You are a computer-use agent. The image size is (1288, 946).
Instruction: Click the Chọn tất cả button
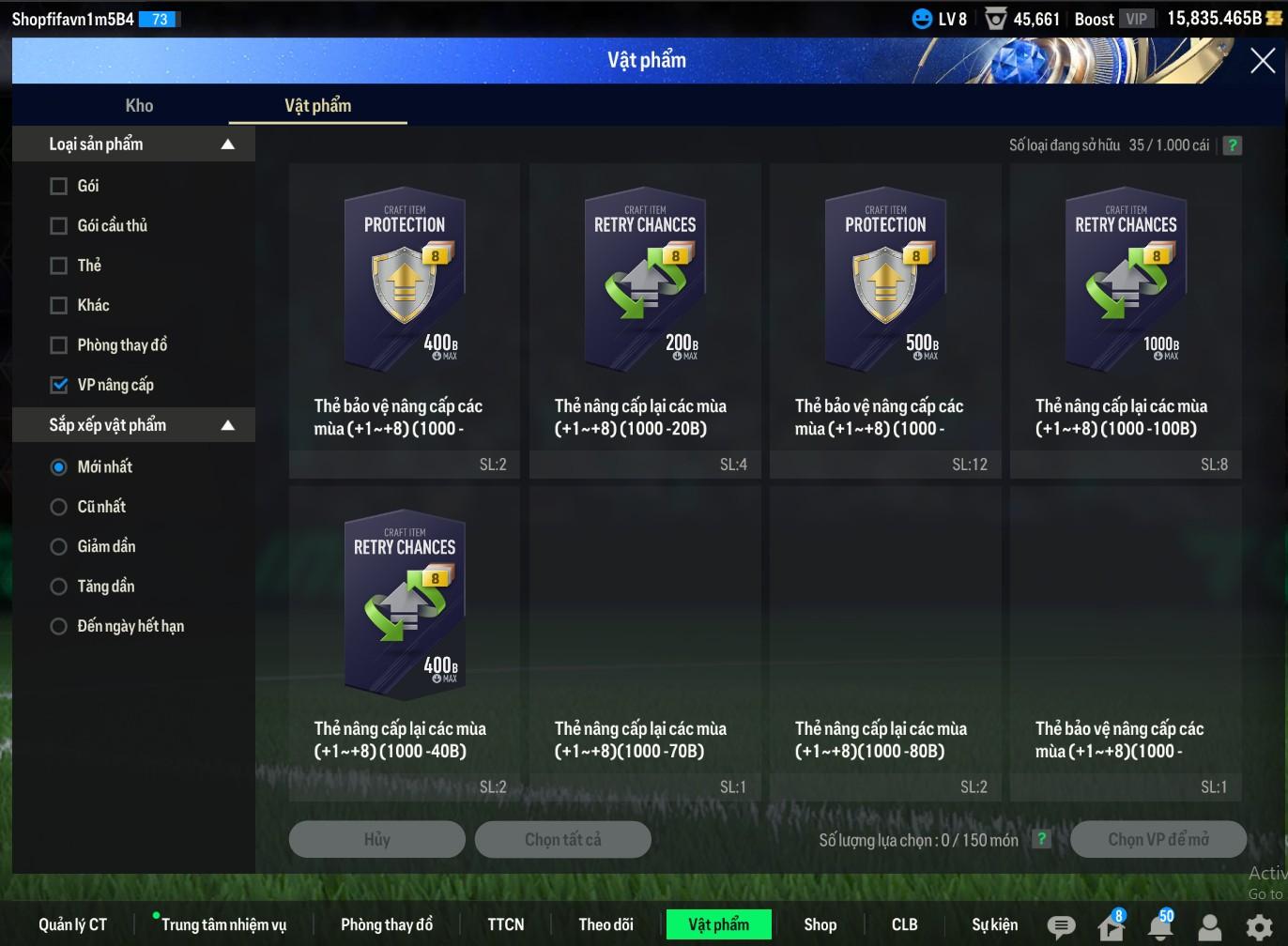click(562, 839)
